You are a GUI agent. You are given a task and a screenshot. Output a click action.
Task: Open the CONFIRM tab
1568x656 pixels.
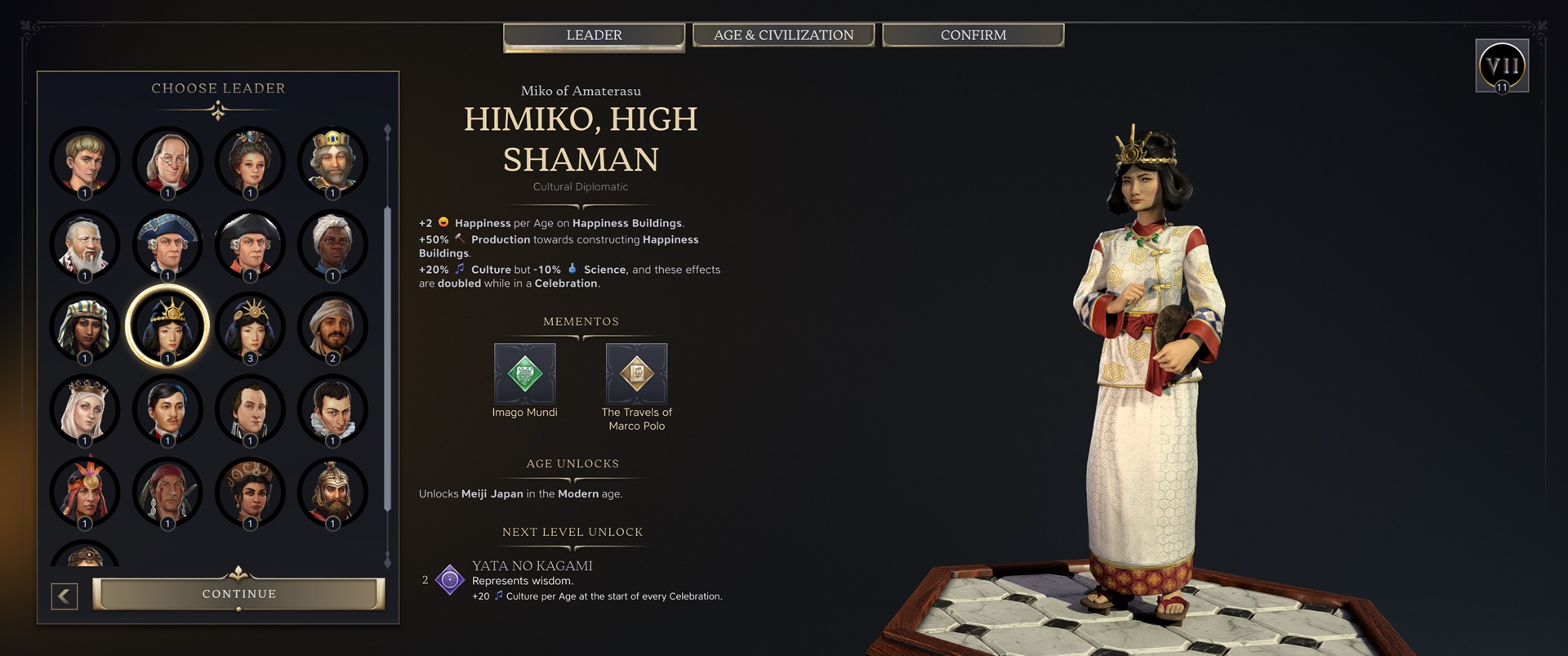(x=973, y=35)
